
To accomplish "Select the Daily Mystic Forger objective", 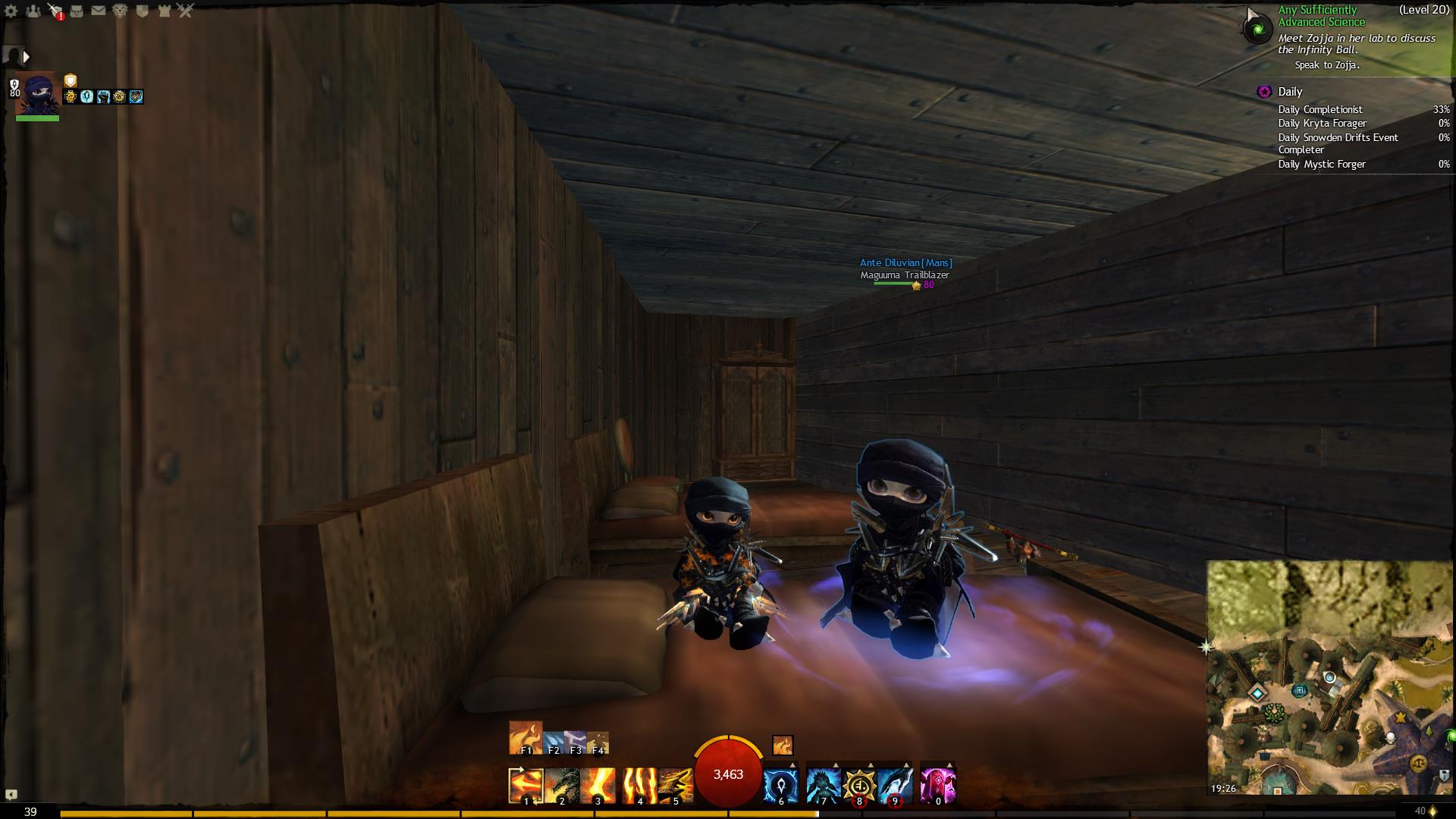I will pos(1322,164).
